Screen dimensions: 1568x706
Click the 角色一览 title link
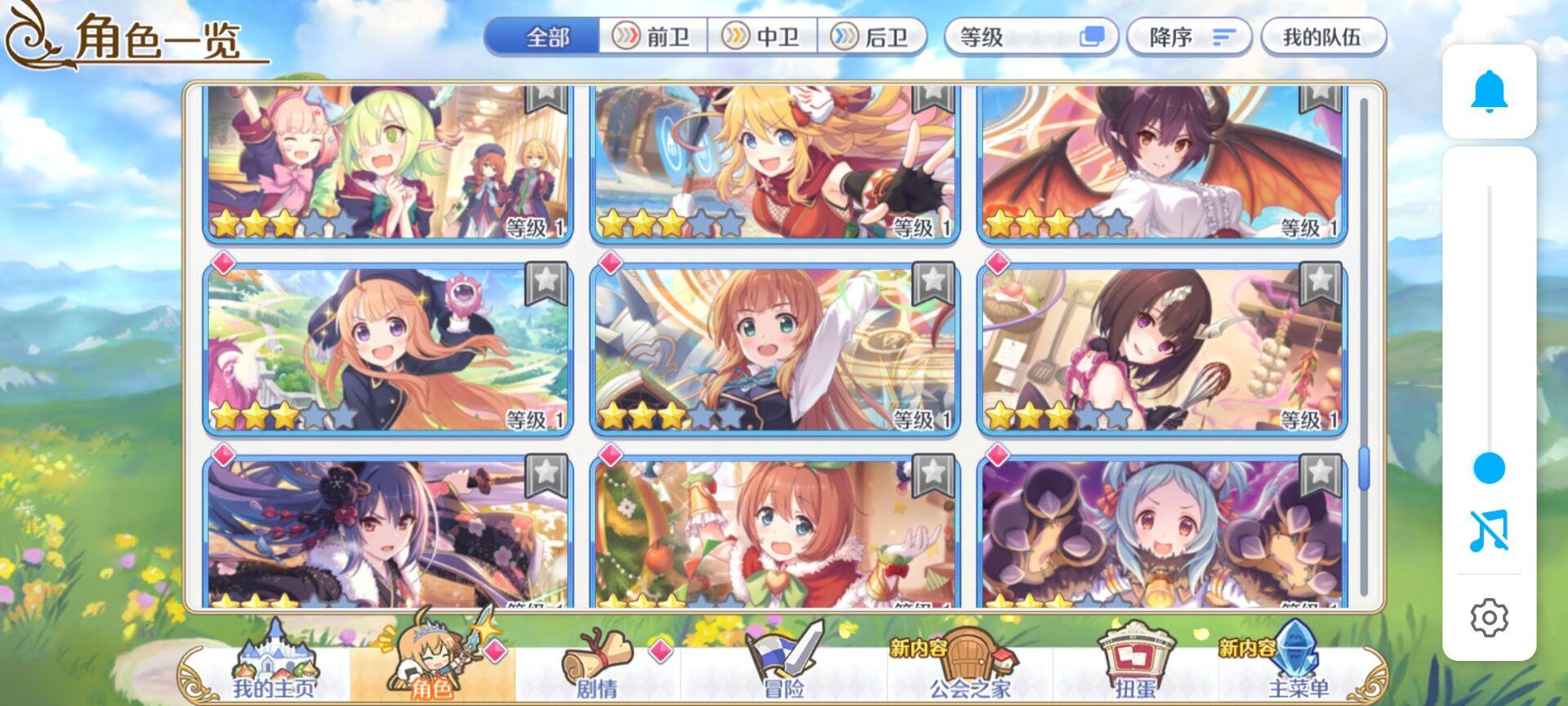[154, 36]
